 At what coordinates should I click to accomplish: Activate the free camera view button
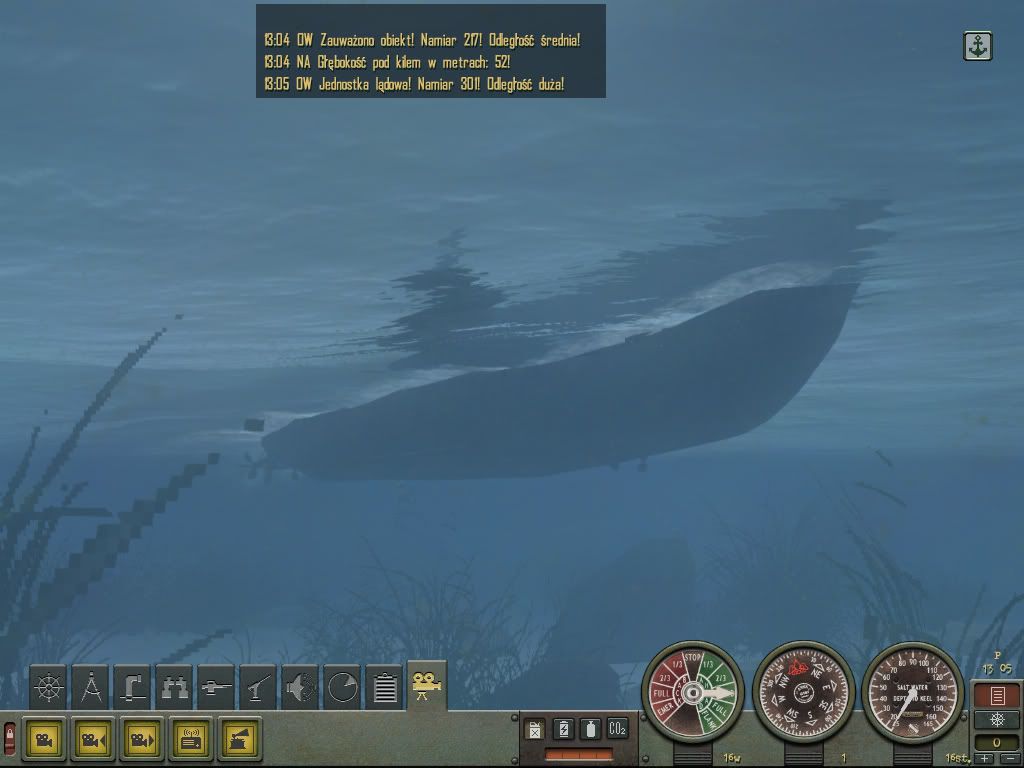click(x=44, y=739)
